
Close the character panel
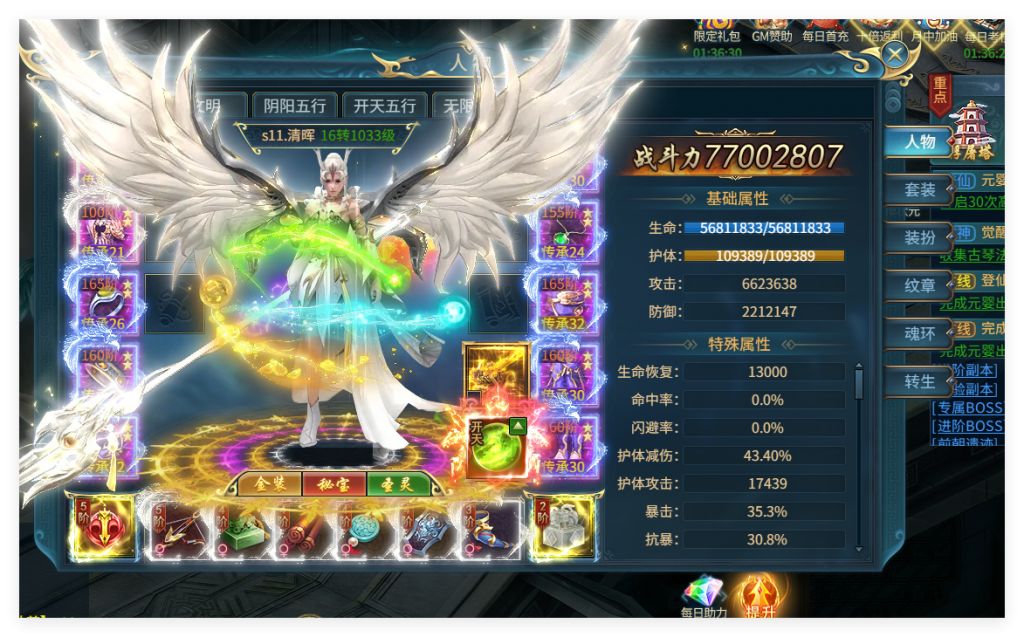click(x=895, y=55)
